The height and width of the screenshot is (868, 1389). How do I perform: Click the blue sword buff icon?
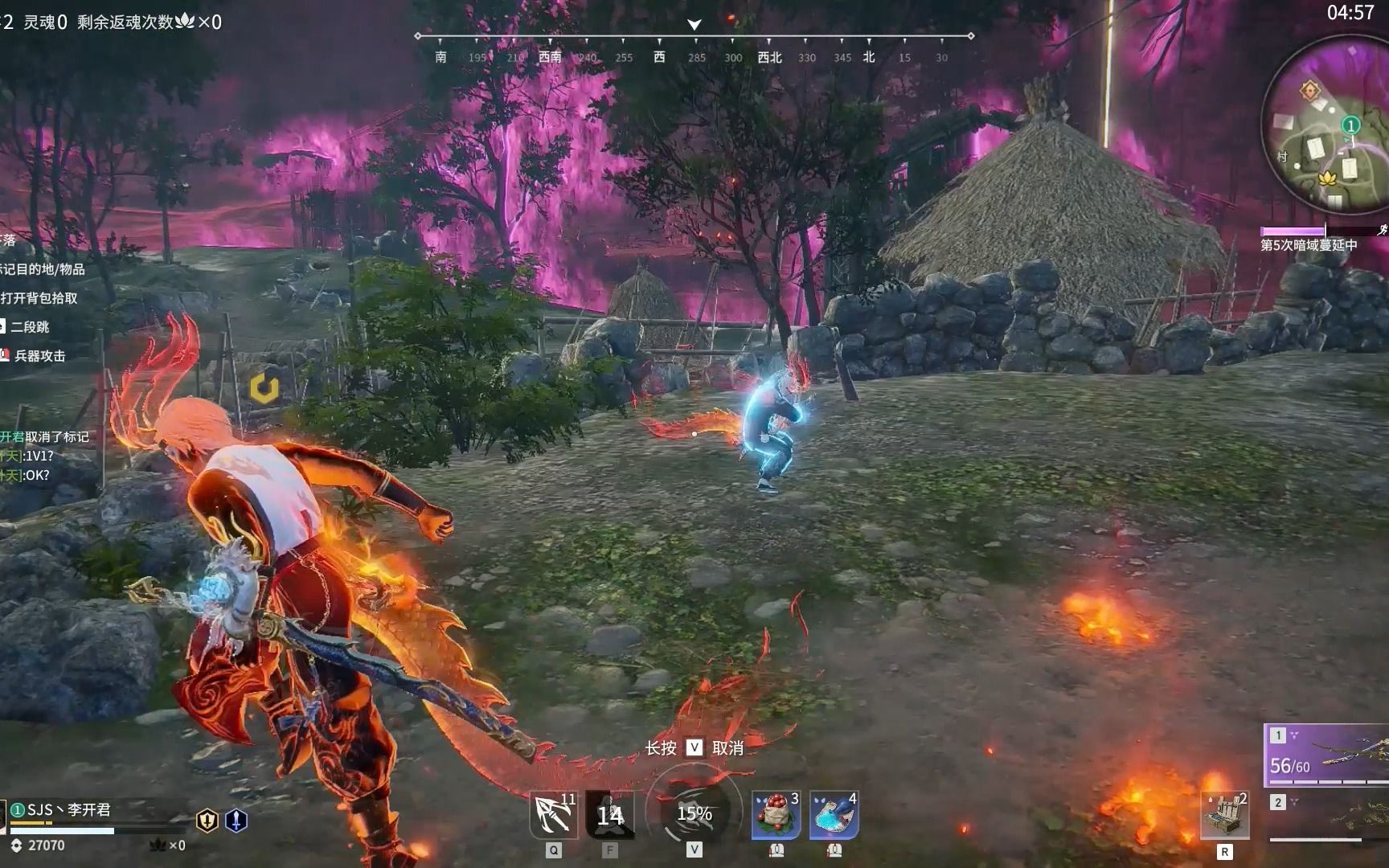click(x=236, y=821)
